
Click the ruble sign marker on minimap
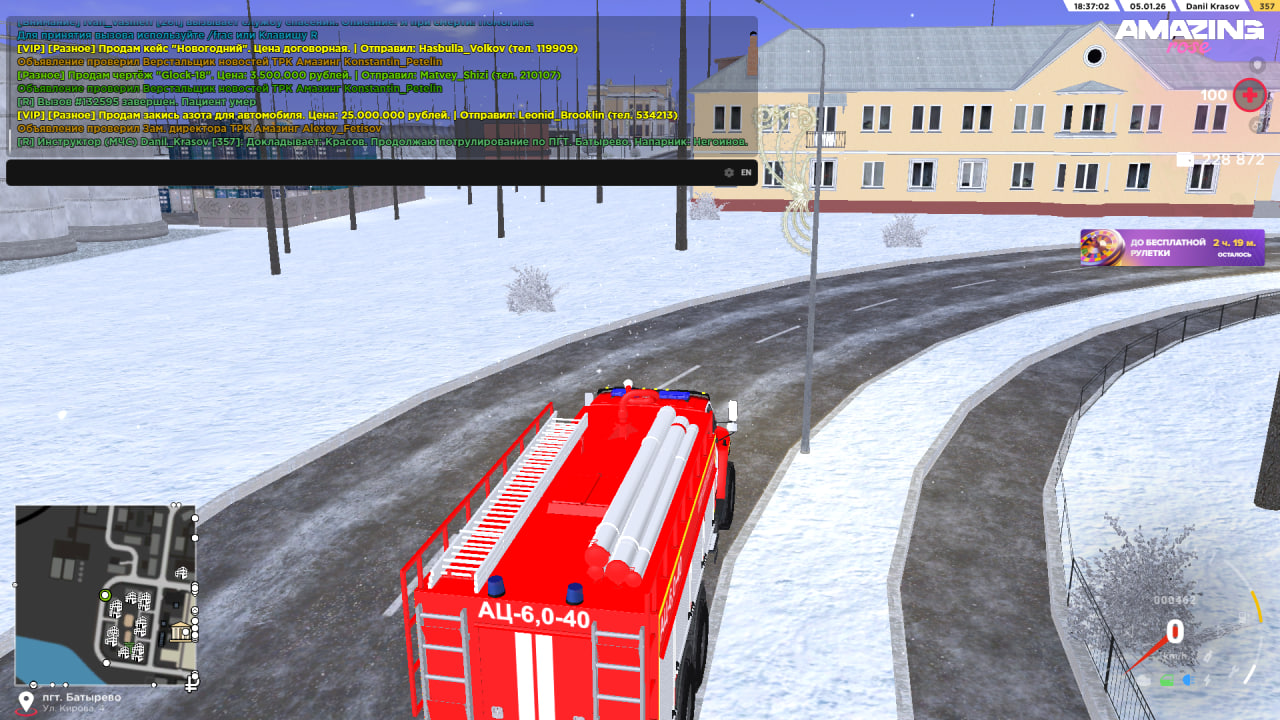pos(193,683)
